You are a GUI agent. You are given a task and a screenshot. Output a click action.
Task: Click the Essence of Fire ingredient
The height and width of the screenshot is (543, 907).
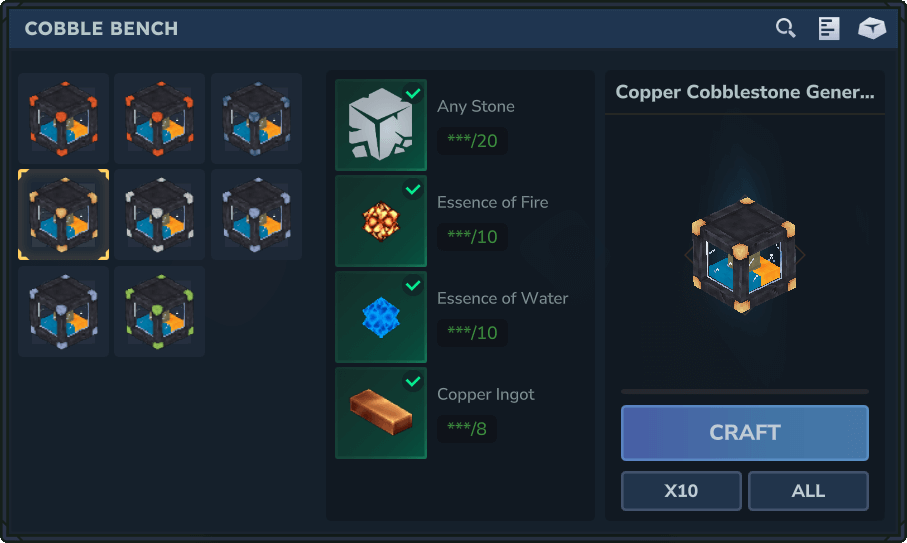[x=381, y=221]
